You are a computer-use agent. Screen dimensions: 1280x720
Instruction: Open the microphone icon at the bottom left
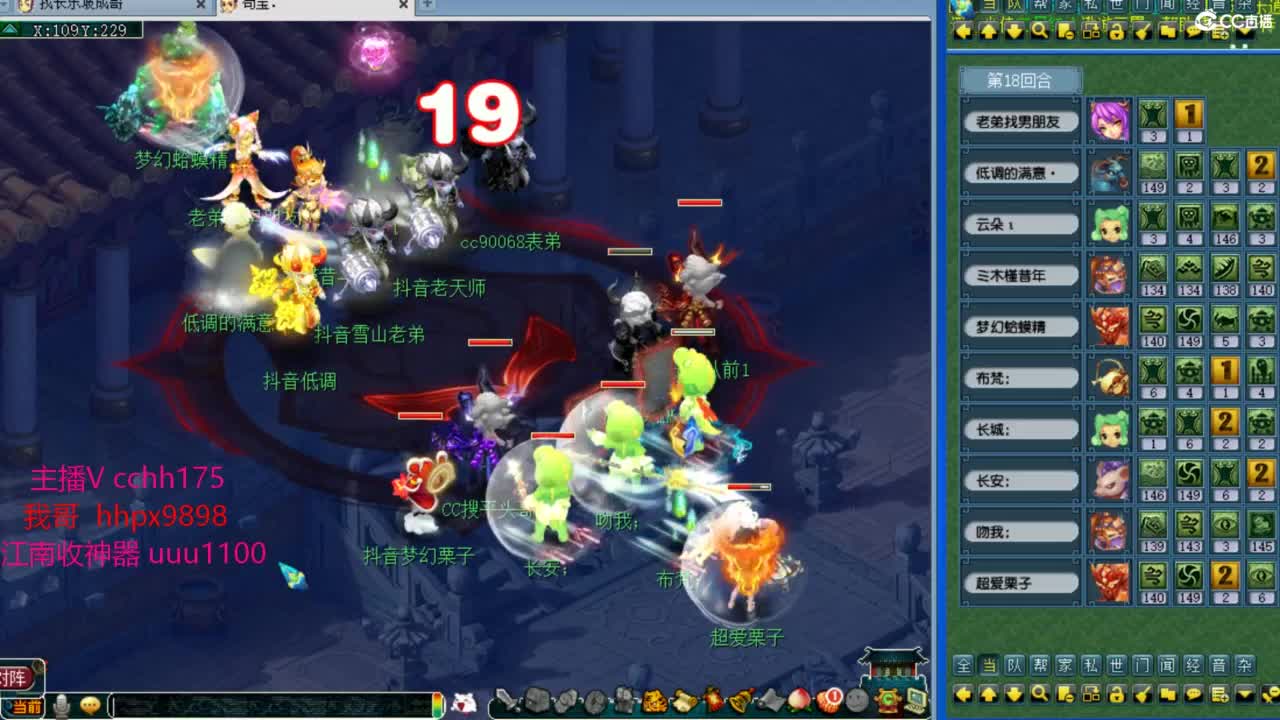coord(60,706)
